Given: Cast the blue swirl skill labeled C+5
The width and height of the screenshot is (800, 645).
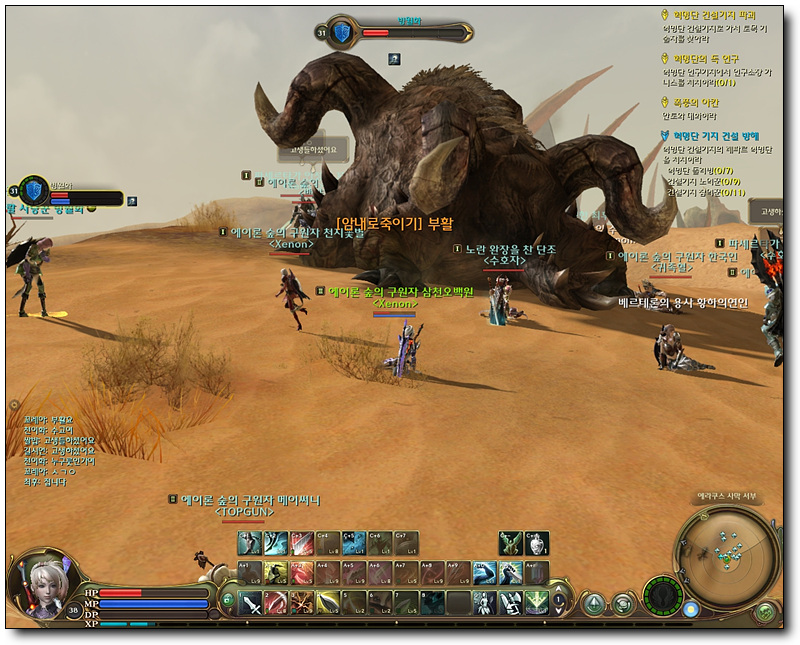Looking at the screenshot, I should coord(354,543).
